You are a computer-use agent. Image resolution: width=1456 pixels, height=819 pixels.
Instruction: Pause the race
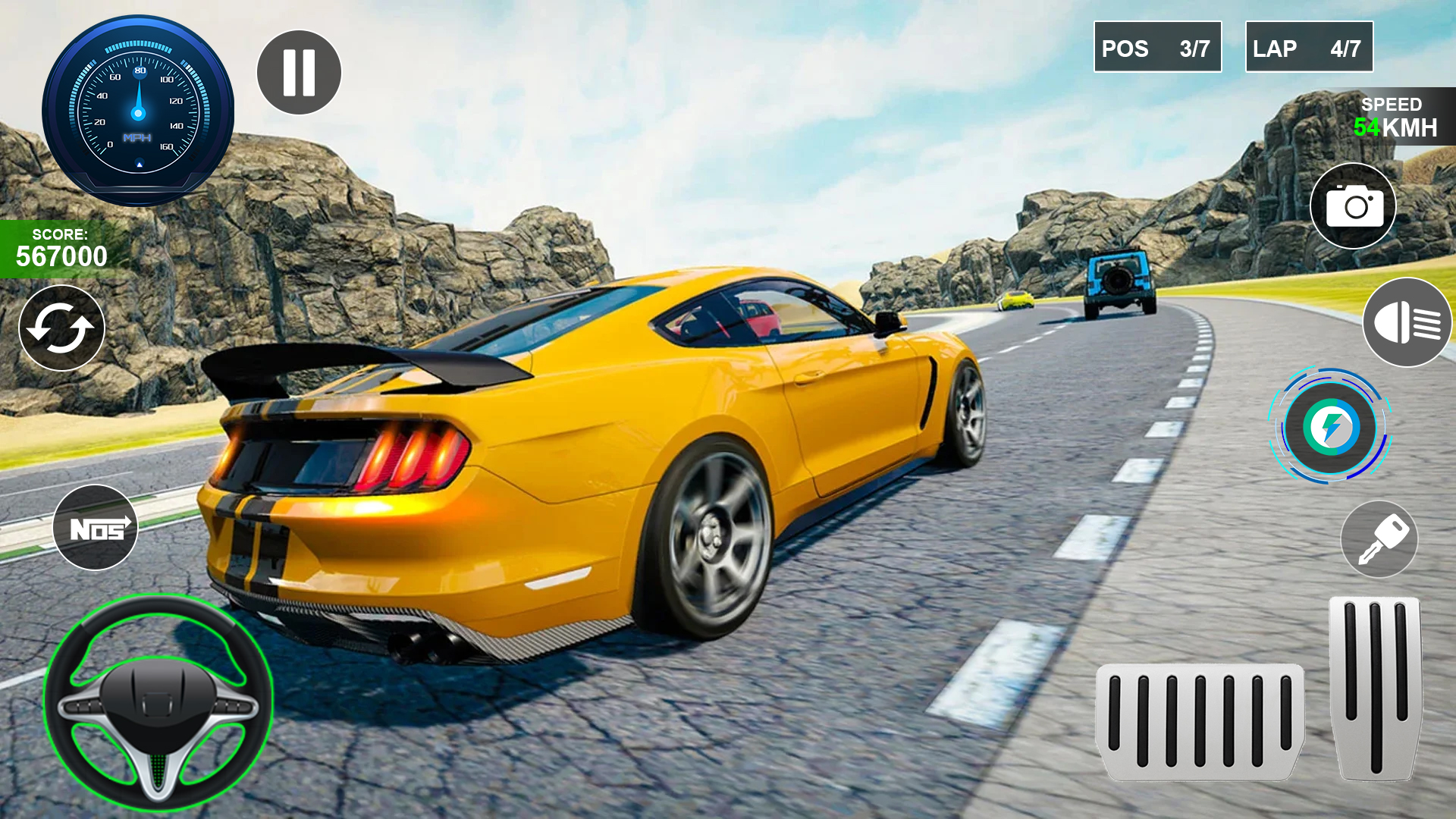click(298, 71)
